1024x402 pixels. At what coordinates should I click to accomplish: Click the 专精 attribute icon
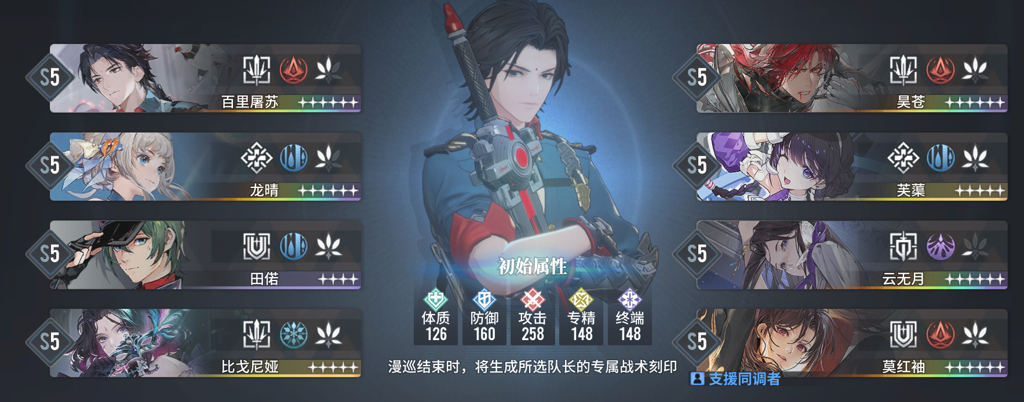pyautogui.click(x=582, y=298)
